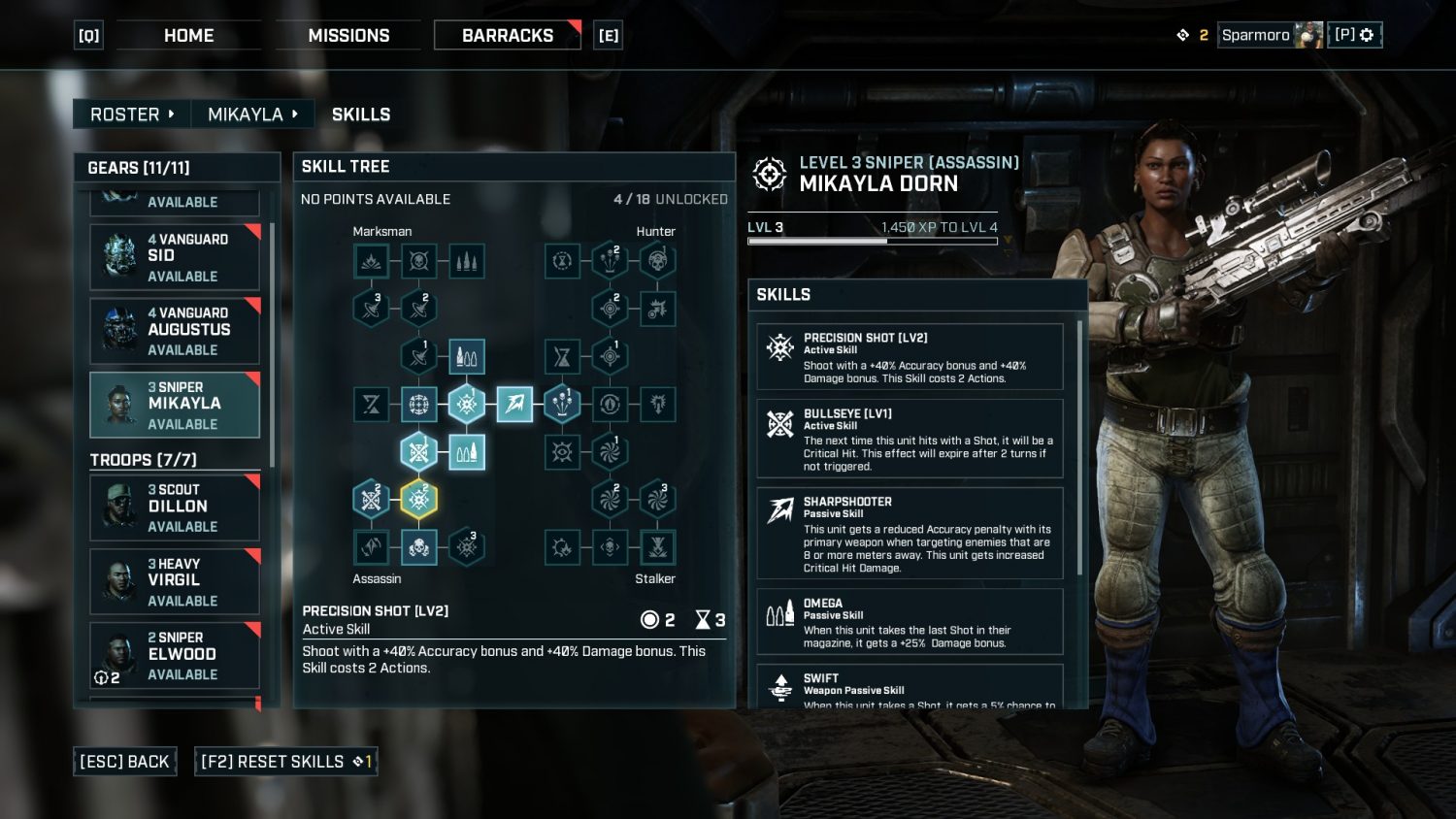This screenshot has height=819, width=1456.
Task: Switch to the HOME tab
Action: [x=188, y=36]
